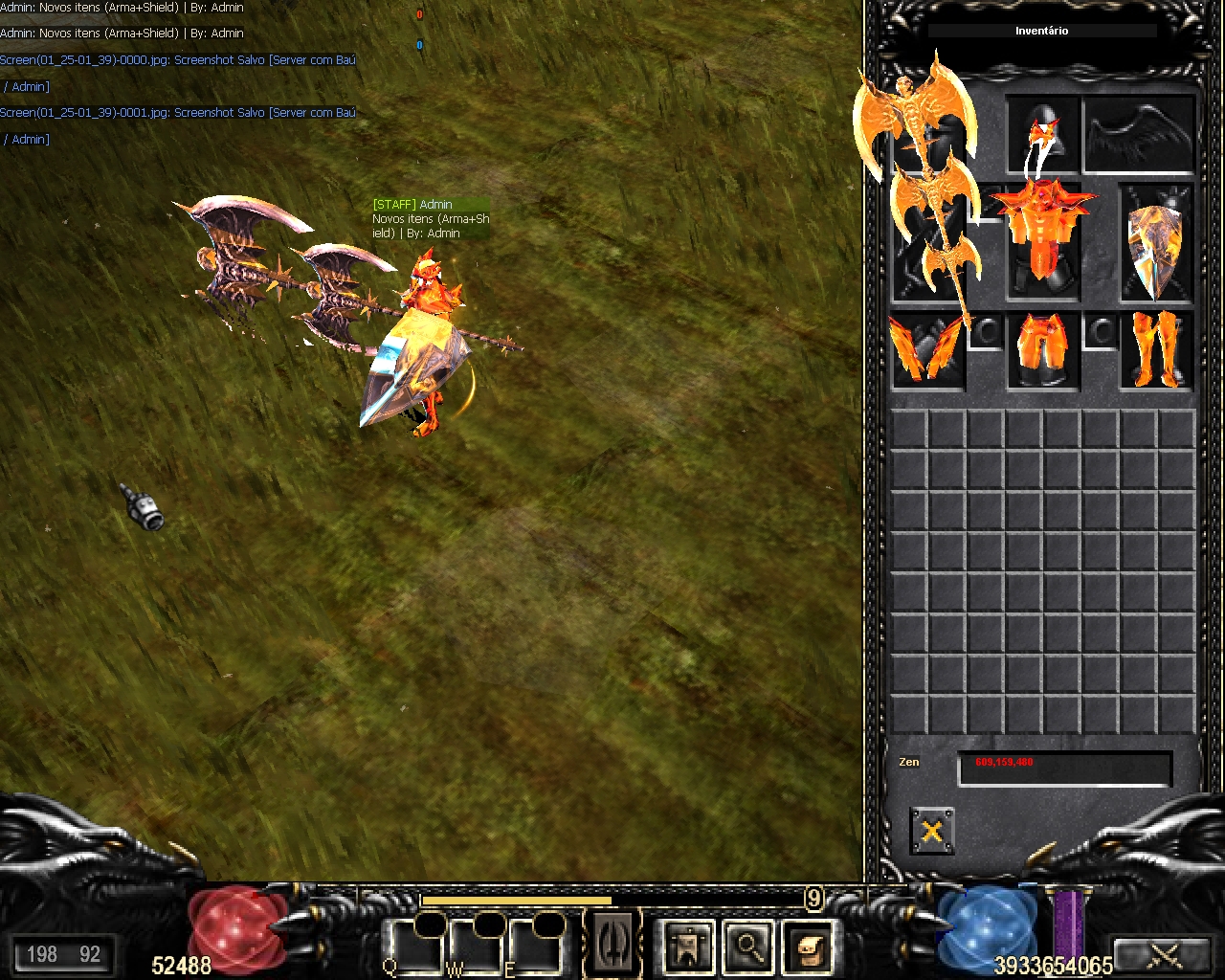Click the E hotkey item slot
Viewport: 1225px width, 980px height.
(533, 946)
